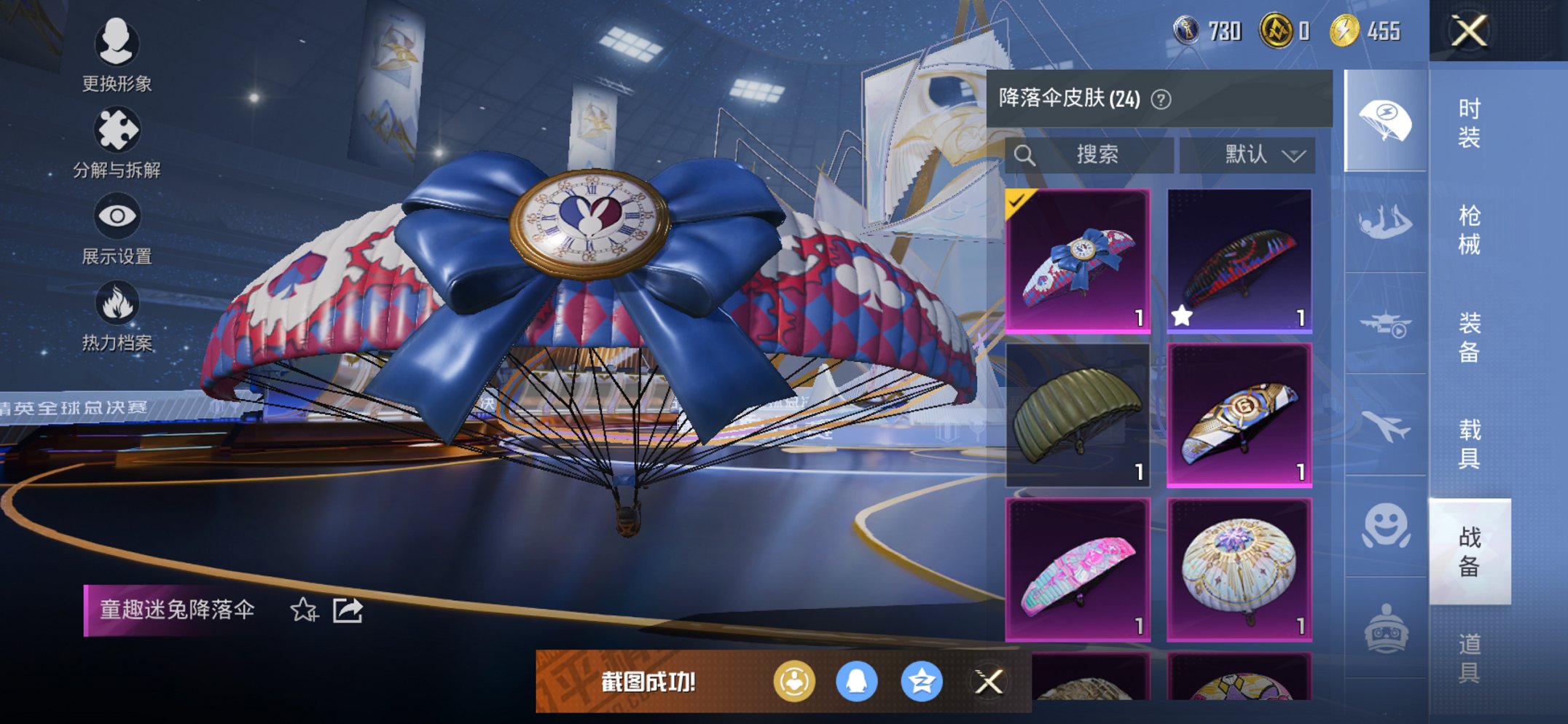
Task: Select the blue bow clock parachute skin
Action: (x=1078, y=261)
